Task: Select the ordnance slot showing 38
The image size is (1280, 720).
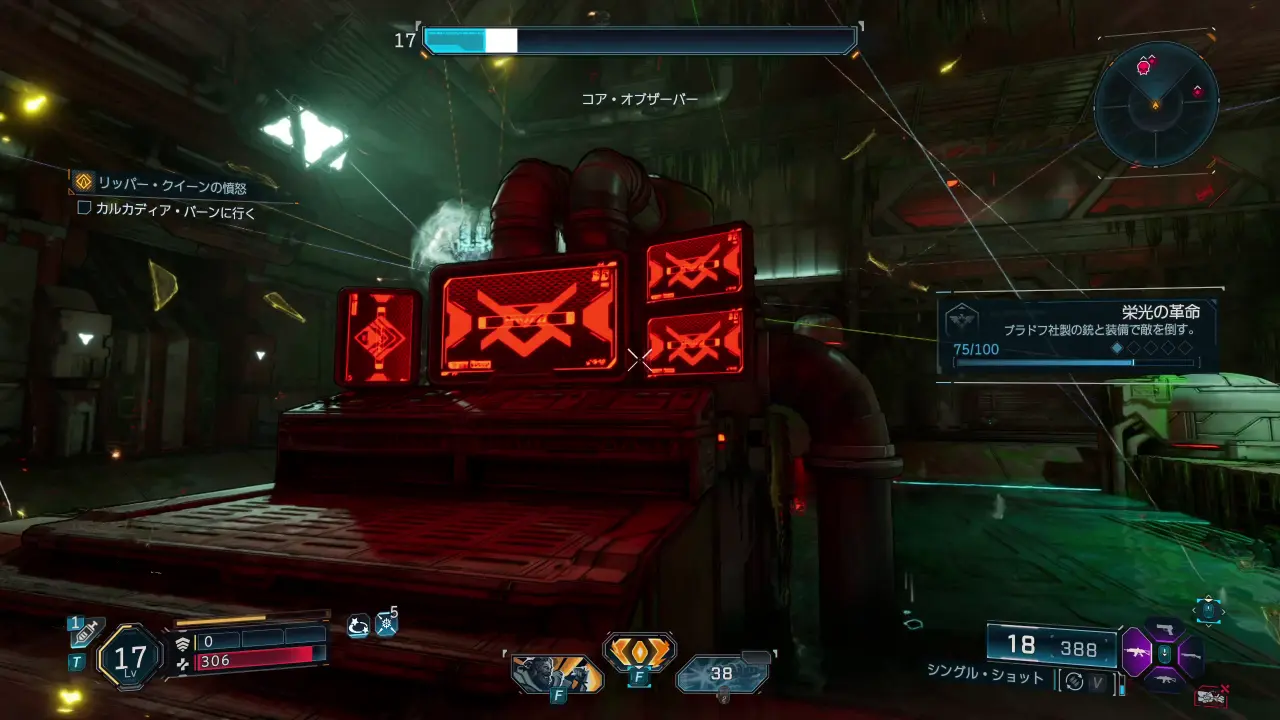Action: pyautogui.click(x=722, y=675)
